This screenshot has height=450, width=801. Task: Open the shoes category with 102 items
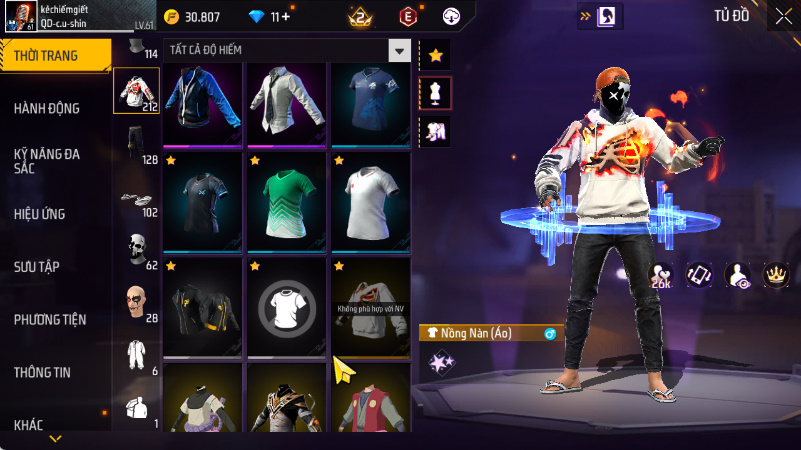tap(136, 198)
